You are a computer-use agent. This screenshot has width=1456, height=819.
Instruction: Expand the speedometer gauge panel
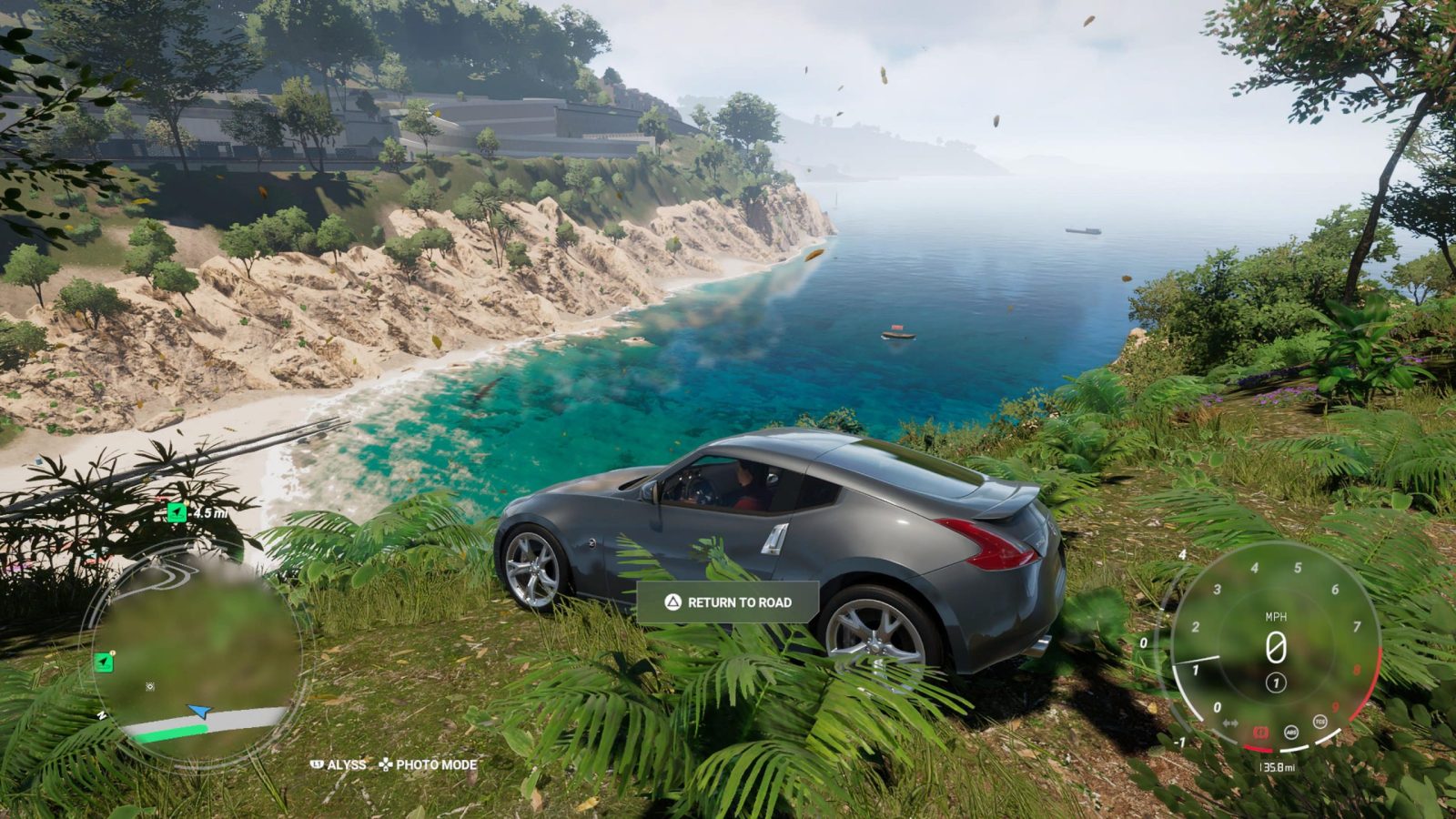coord(1274,646)
